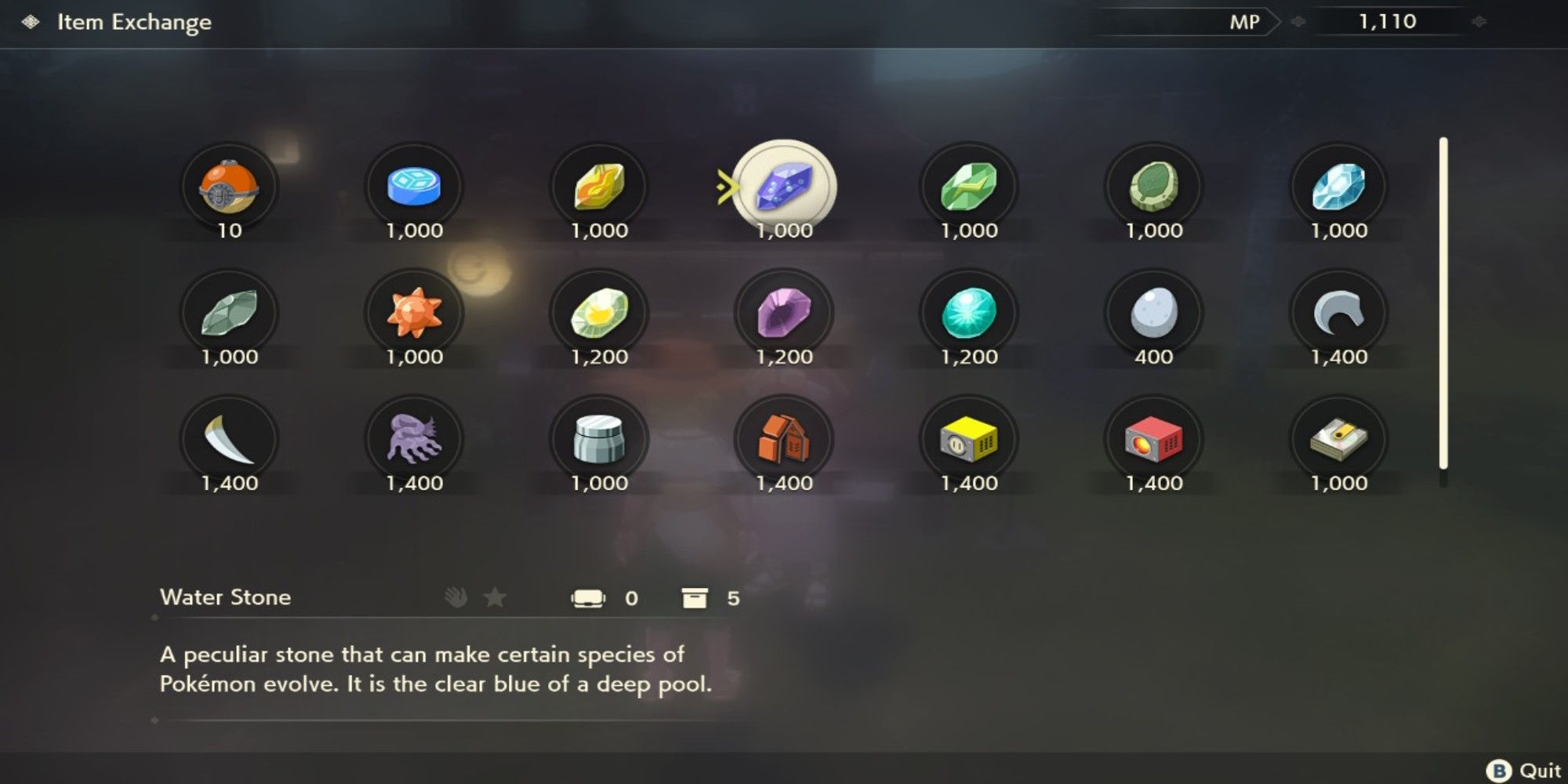Toggle the star favorite marker beside Water Stone
This screenshot has height=784, width=1568.
click(x=494, y=598)
